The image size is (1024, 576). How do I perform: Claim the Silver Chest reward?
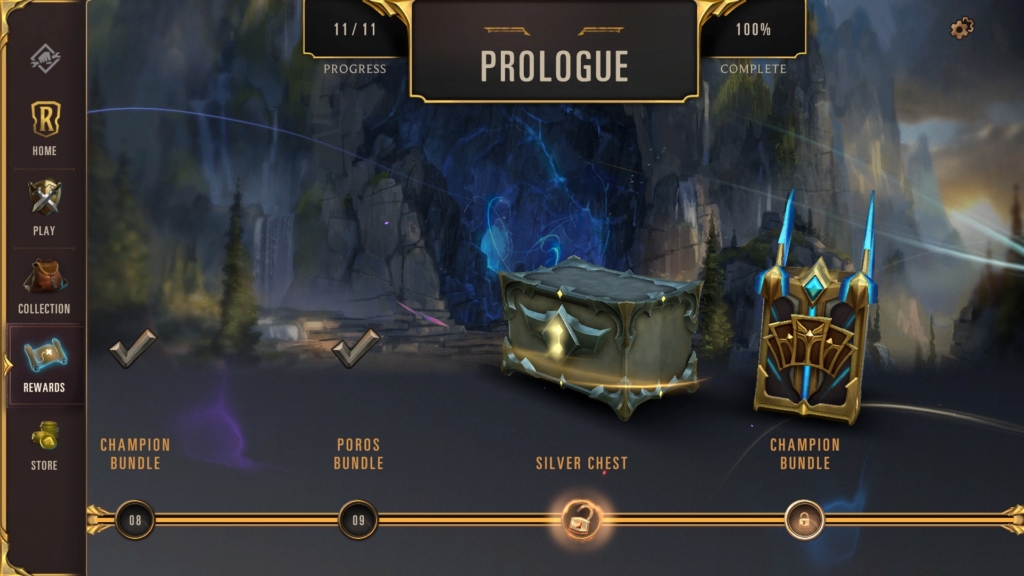[x=599, y=337]
